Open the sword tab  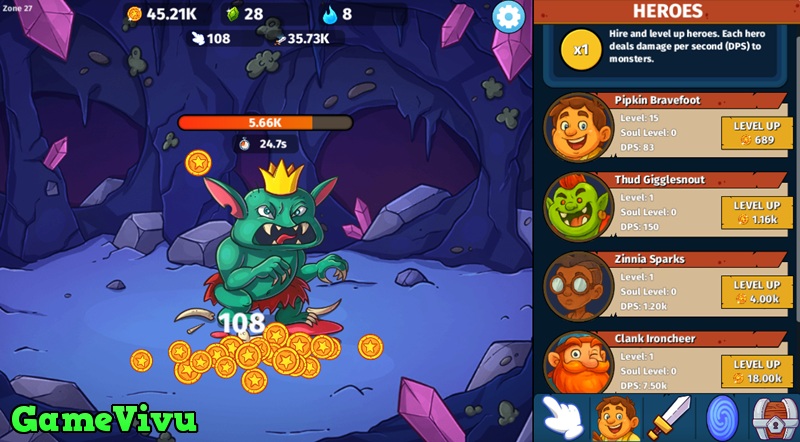click(668, 417)
